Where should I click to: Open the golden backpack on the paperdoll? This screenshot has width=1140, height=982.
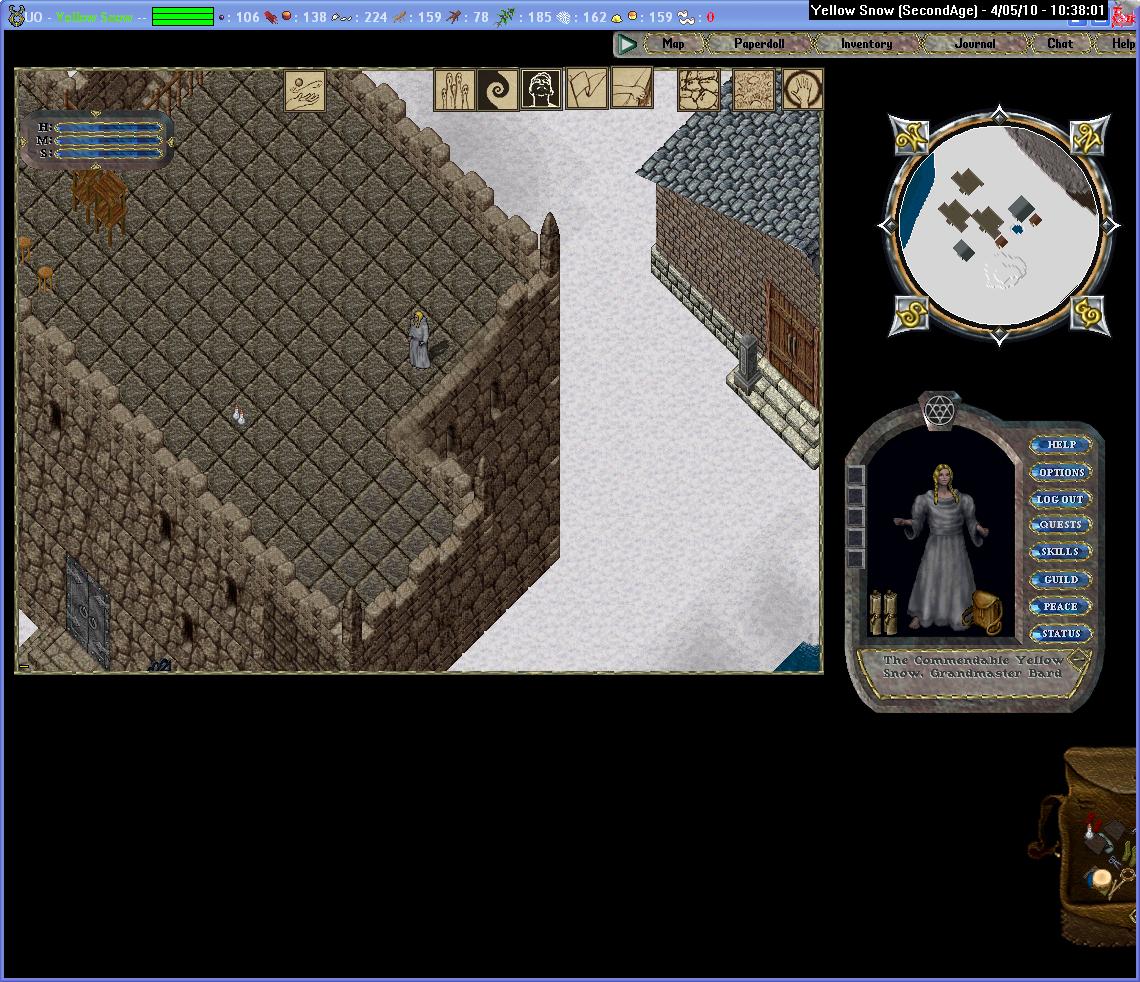[x=984, y=612]
